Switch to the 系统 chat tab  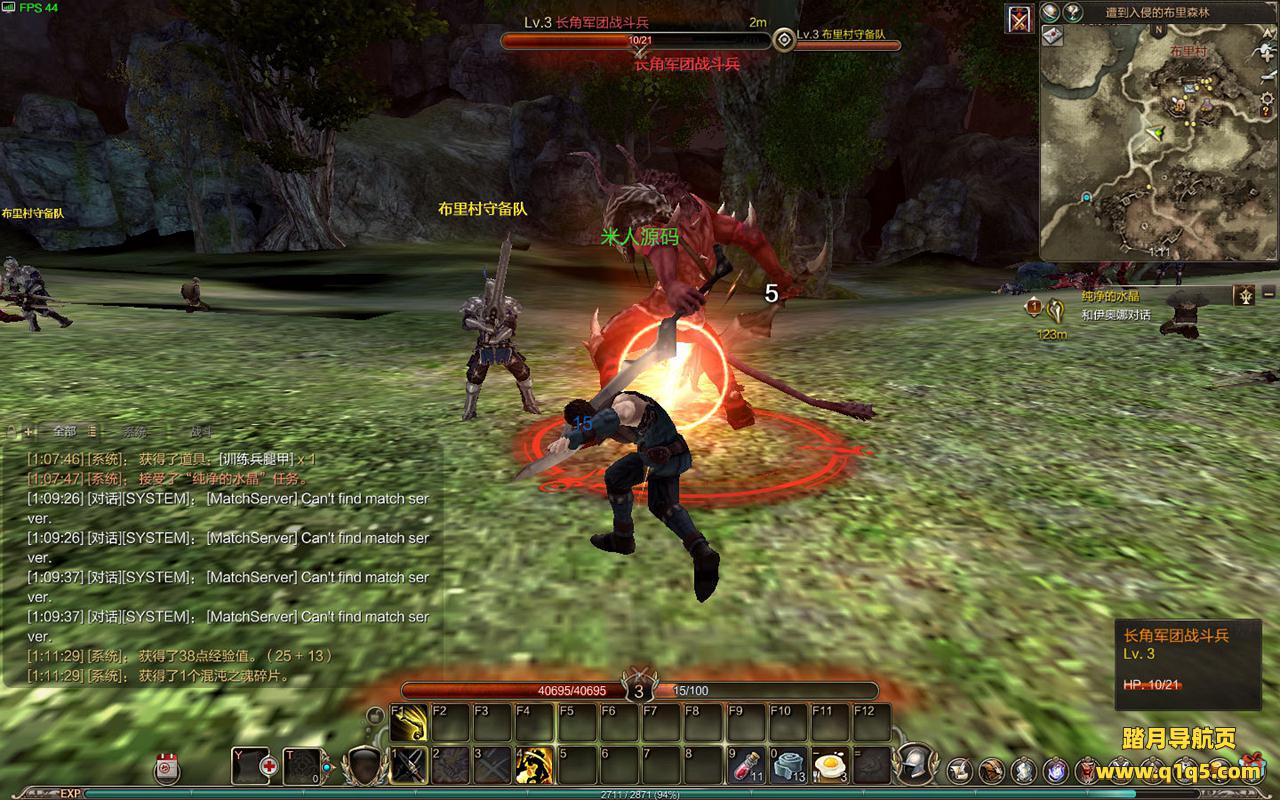click(133, 431)
